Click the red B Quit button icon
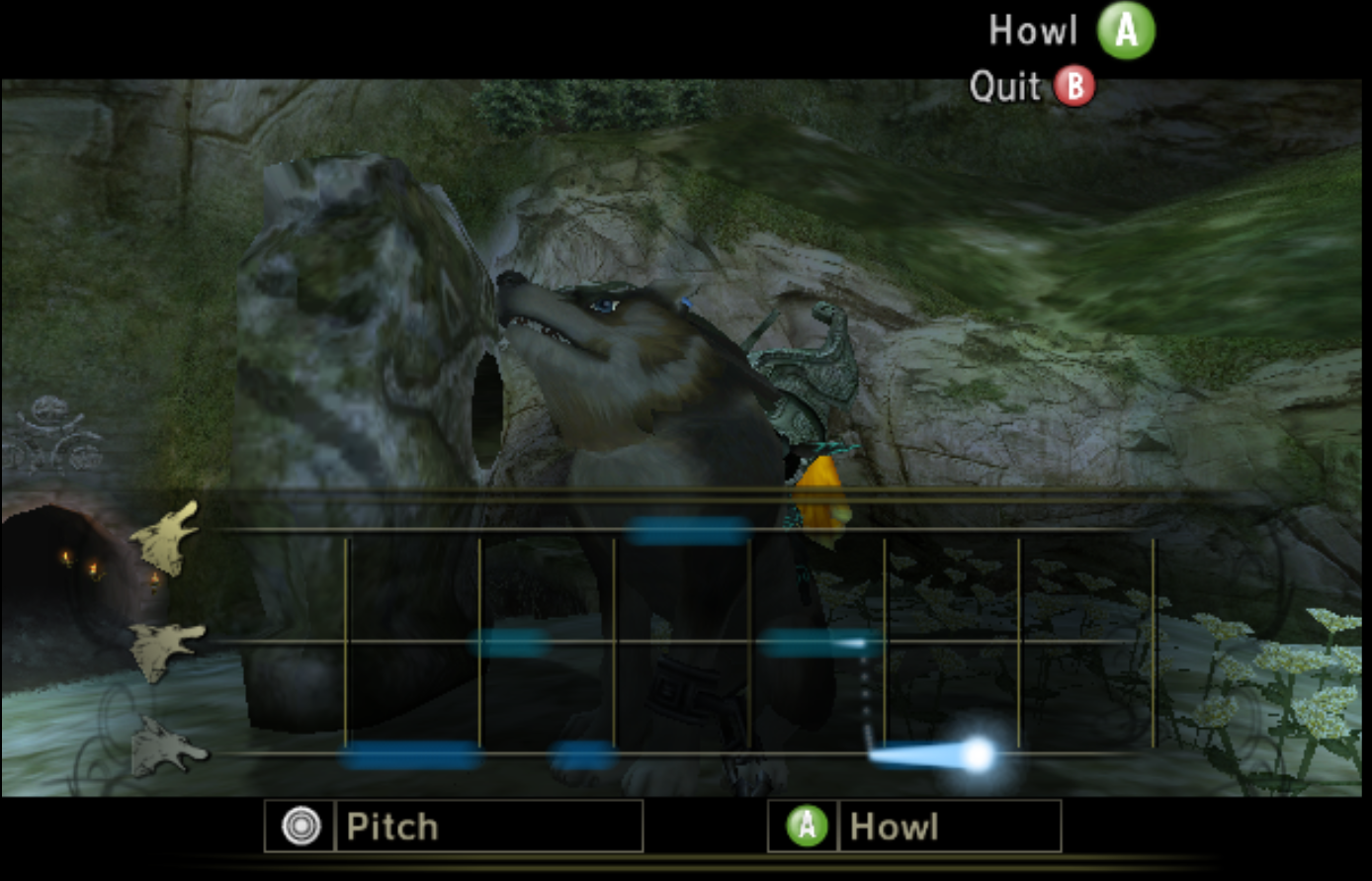 click(1076, 87)
